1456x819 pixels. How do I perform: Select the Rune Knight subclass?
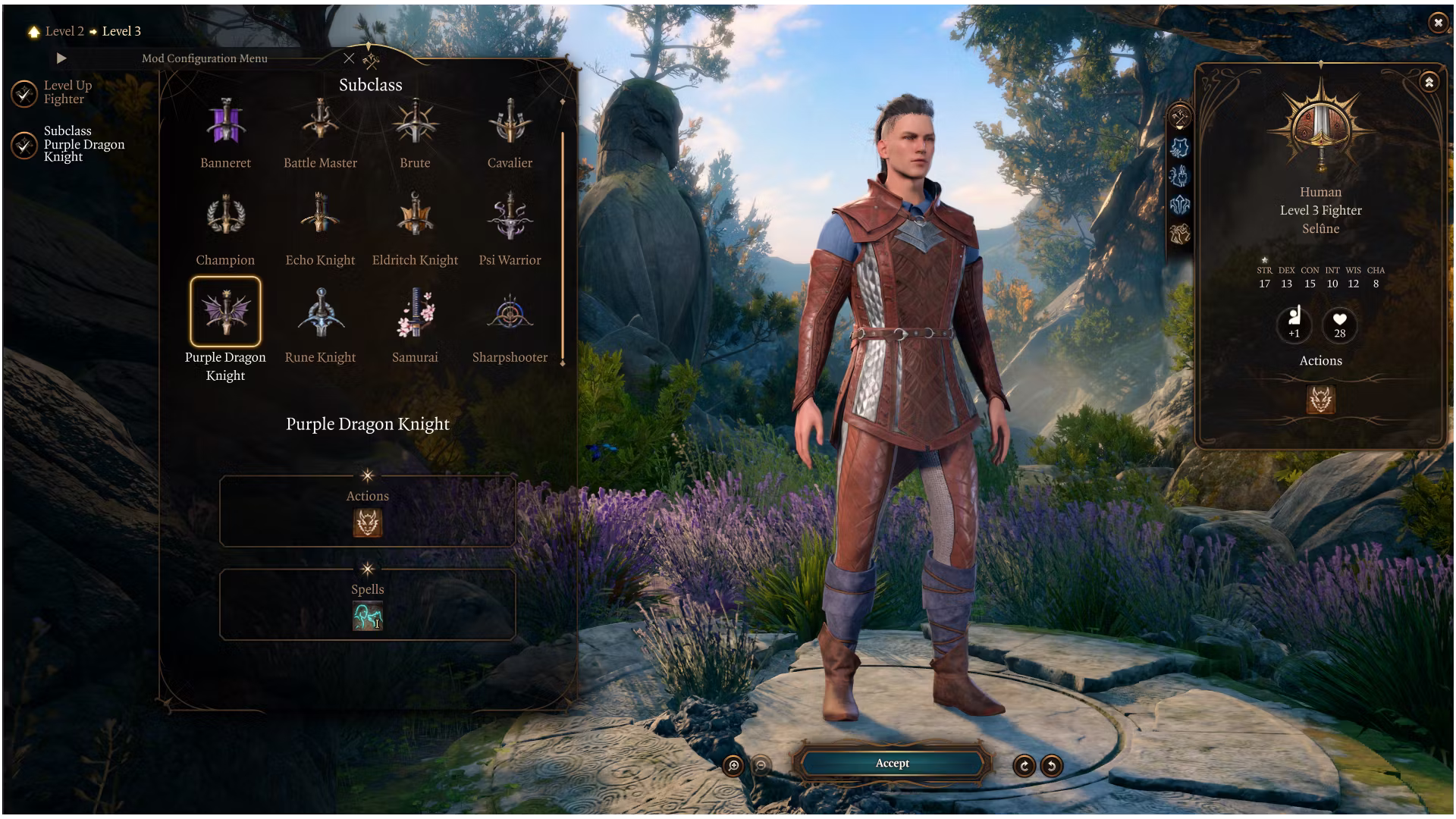(320, 313)
